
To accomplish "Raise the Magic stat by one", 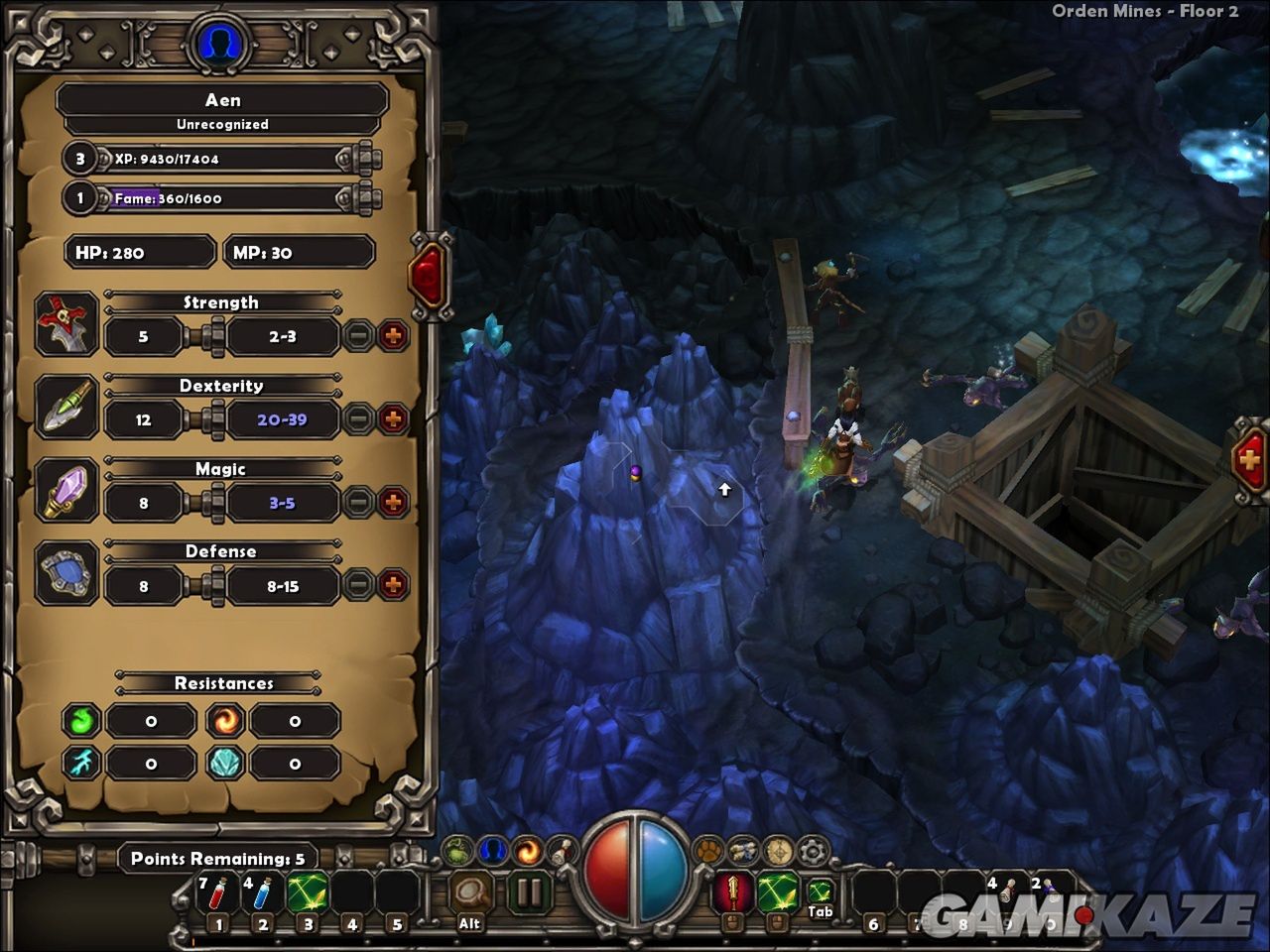I will (x=393, y=503).
